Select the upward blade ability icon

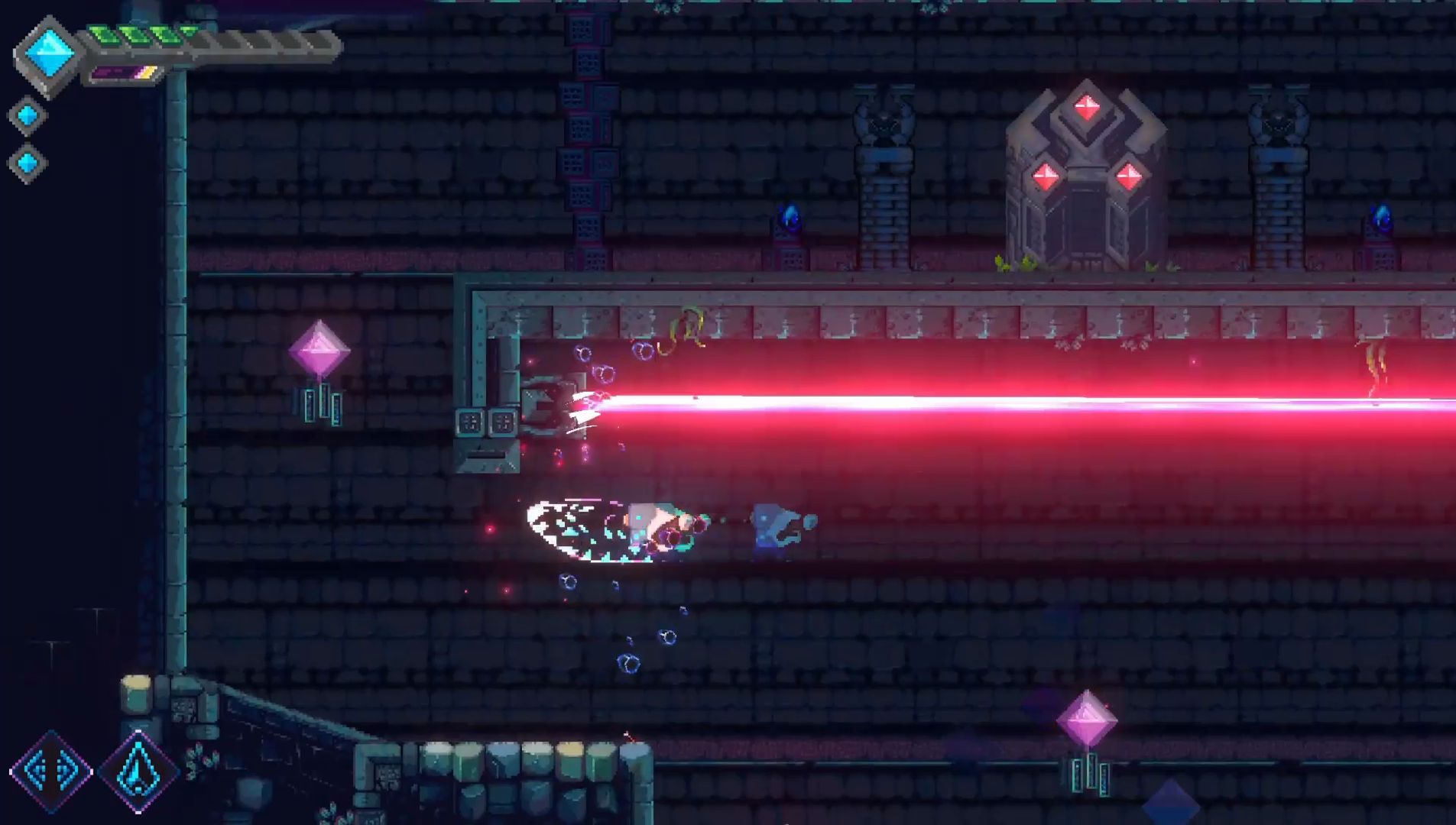tap(138, 772)
